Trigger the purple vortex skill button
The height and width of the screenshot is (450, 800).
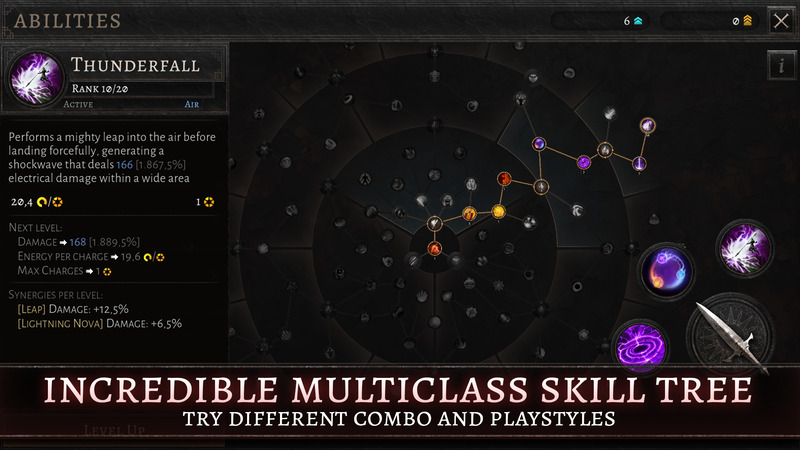(x=640, y=345)
